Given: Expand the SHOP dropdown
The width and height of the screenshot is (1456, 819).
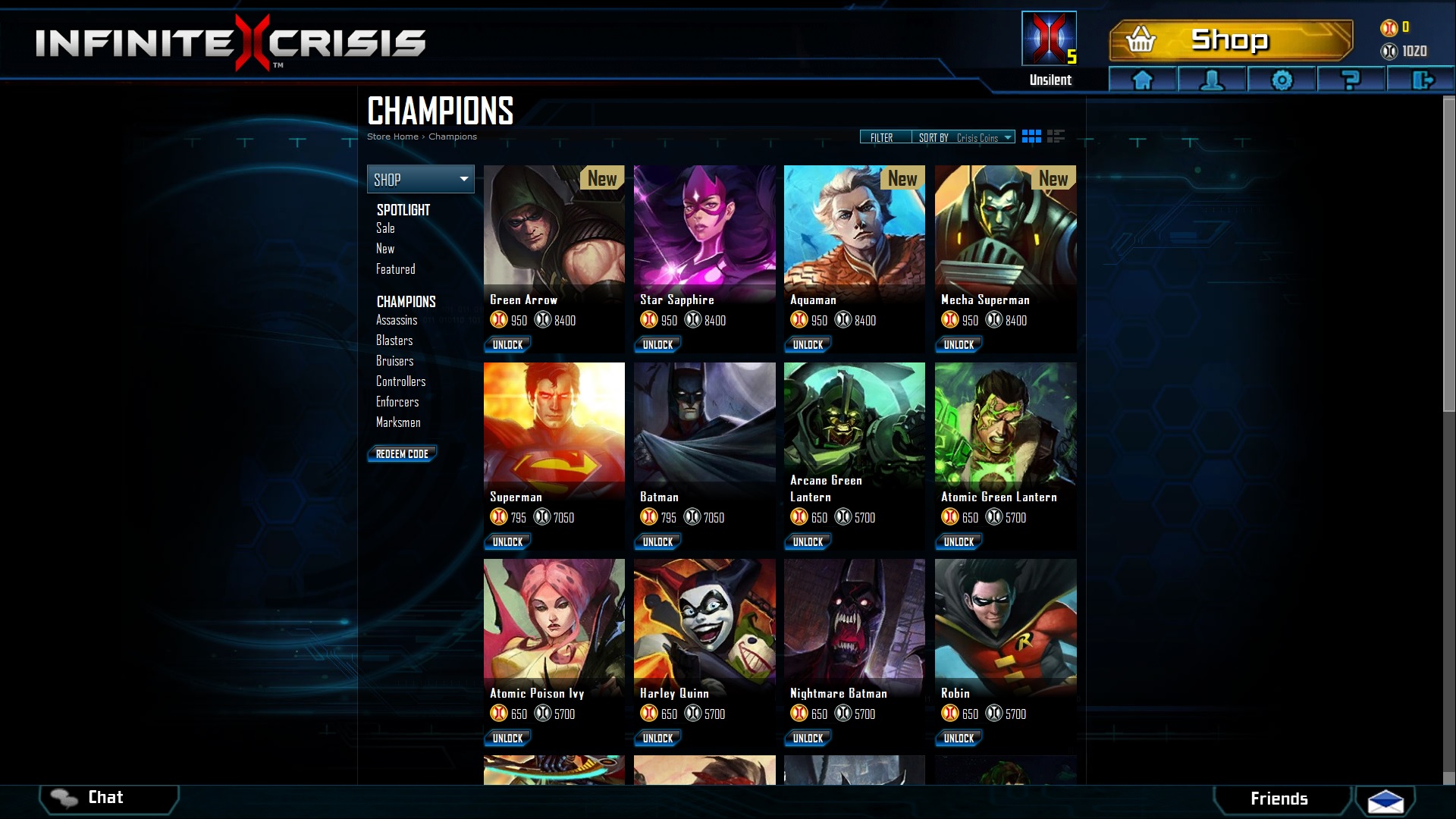Looking at the screenshot, I should (420, 179).
